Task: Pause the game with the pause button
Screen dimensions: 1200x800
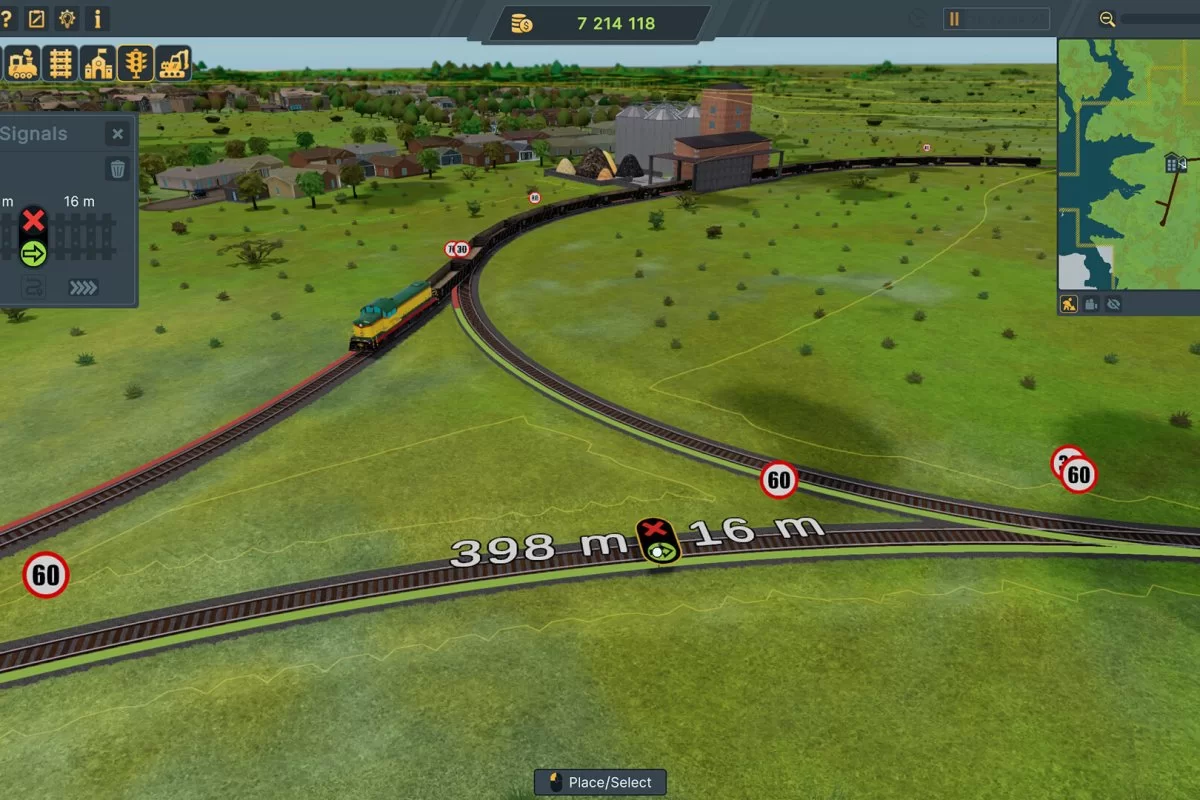Action: [x=954, y=19]
